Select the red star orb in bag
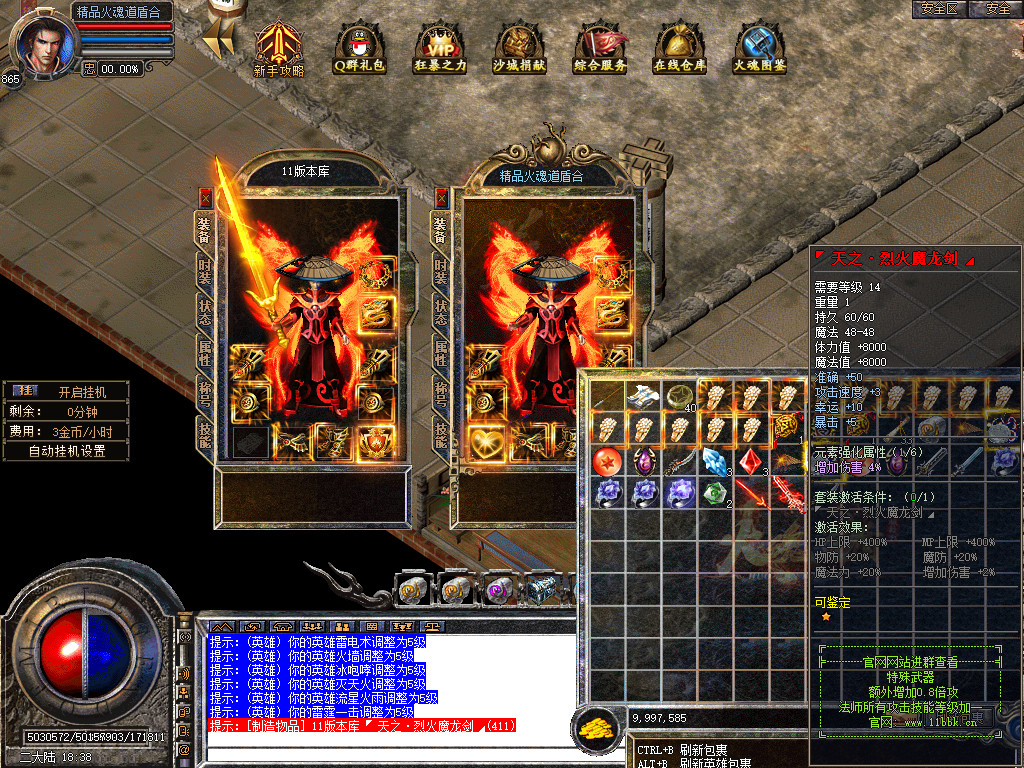The width and height of the screenshot is (1024, 768). (x=609, y=462)
